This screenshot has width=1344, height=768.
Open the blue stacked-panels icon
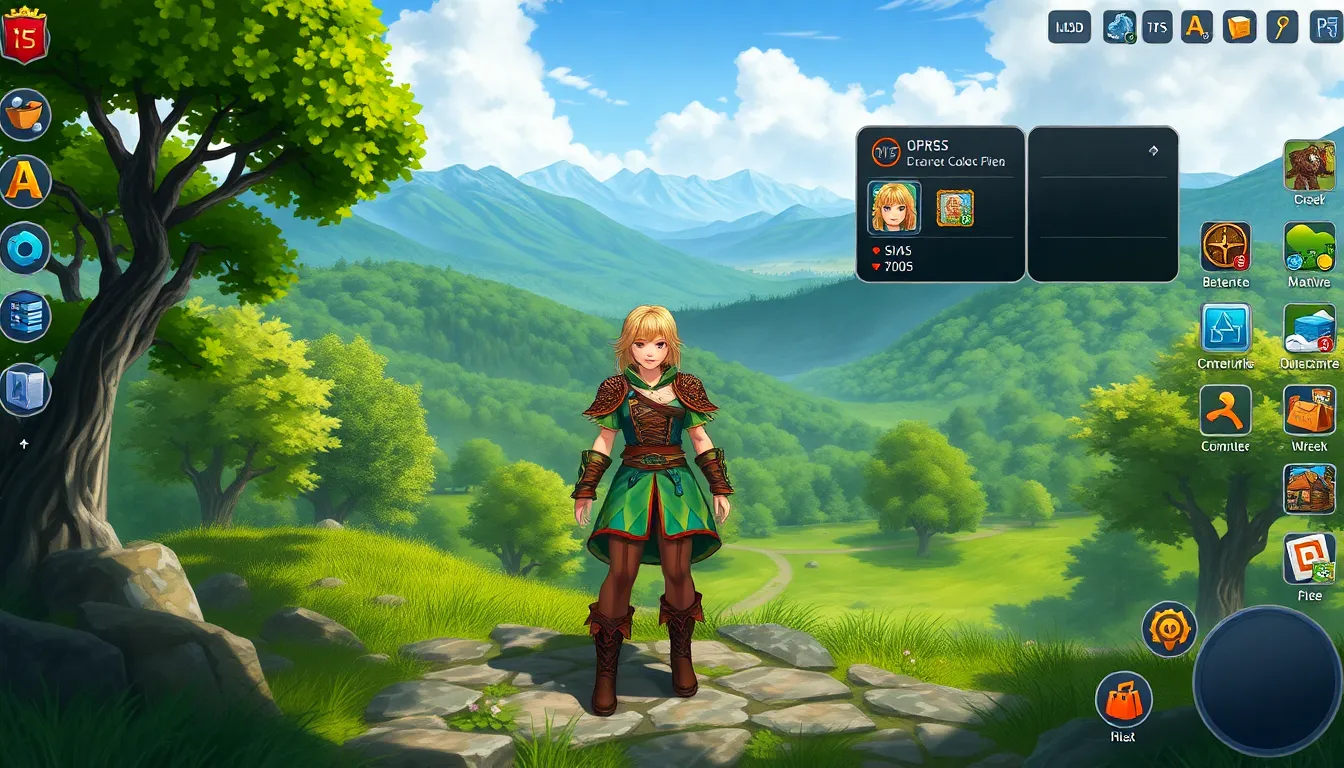point(24,318)
